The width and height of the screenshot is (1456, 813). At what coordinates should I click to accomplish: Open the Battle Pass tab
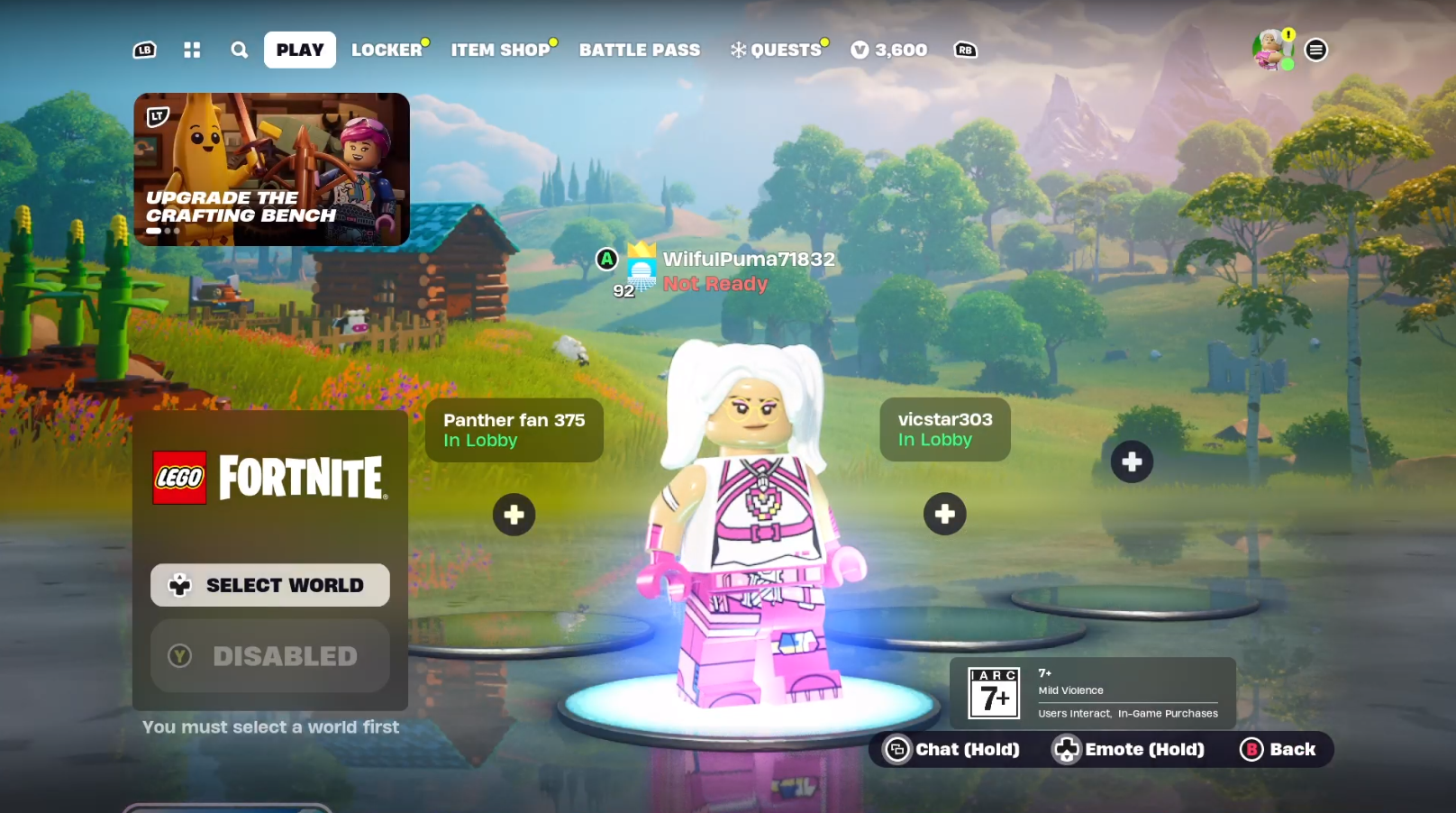(639, 50)
